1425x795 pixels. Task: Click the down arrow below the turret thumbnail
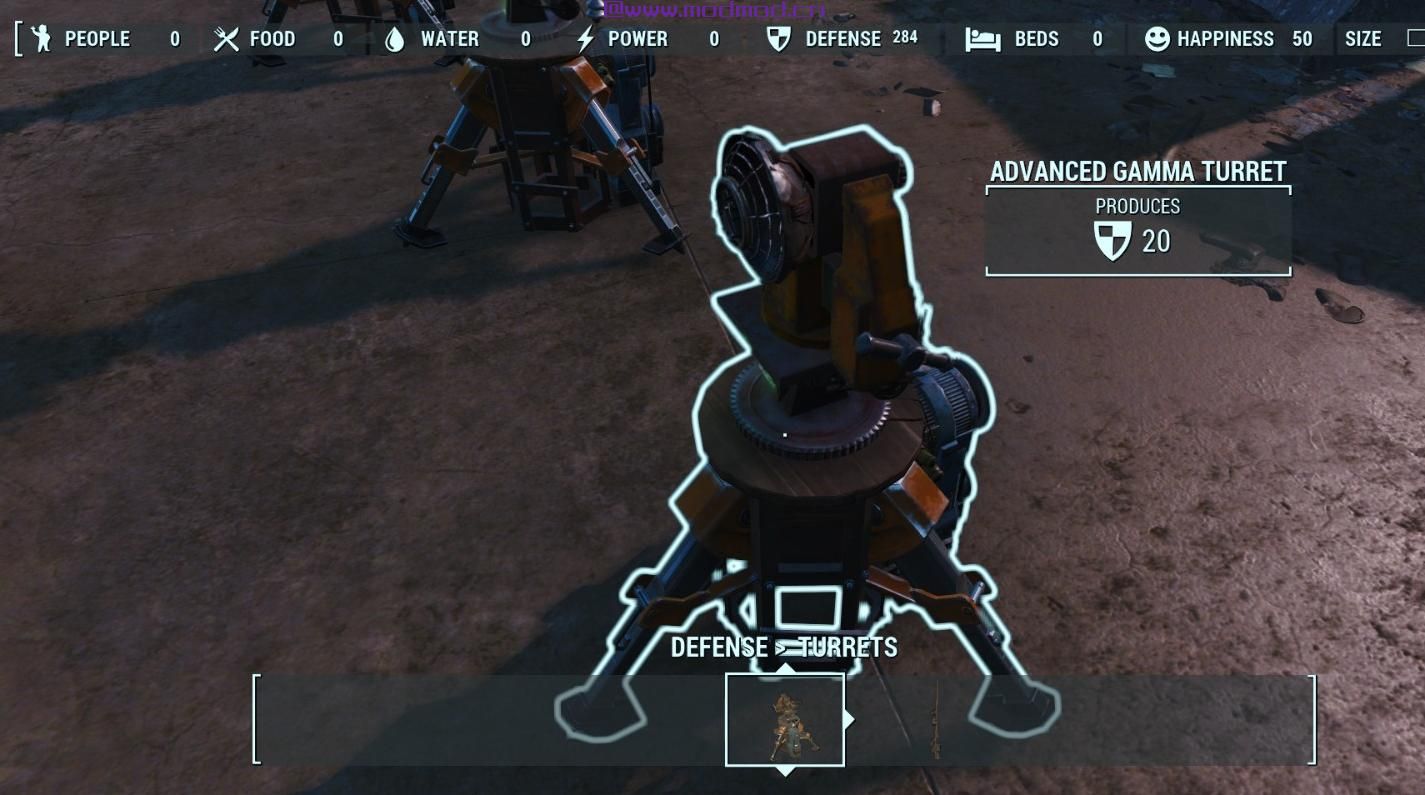point(786,771)
